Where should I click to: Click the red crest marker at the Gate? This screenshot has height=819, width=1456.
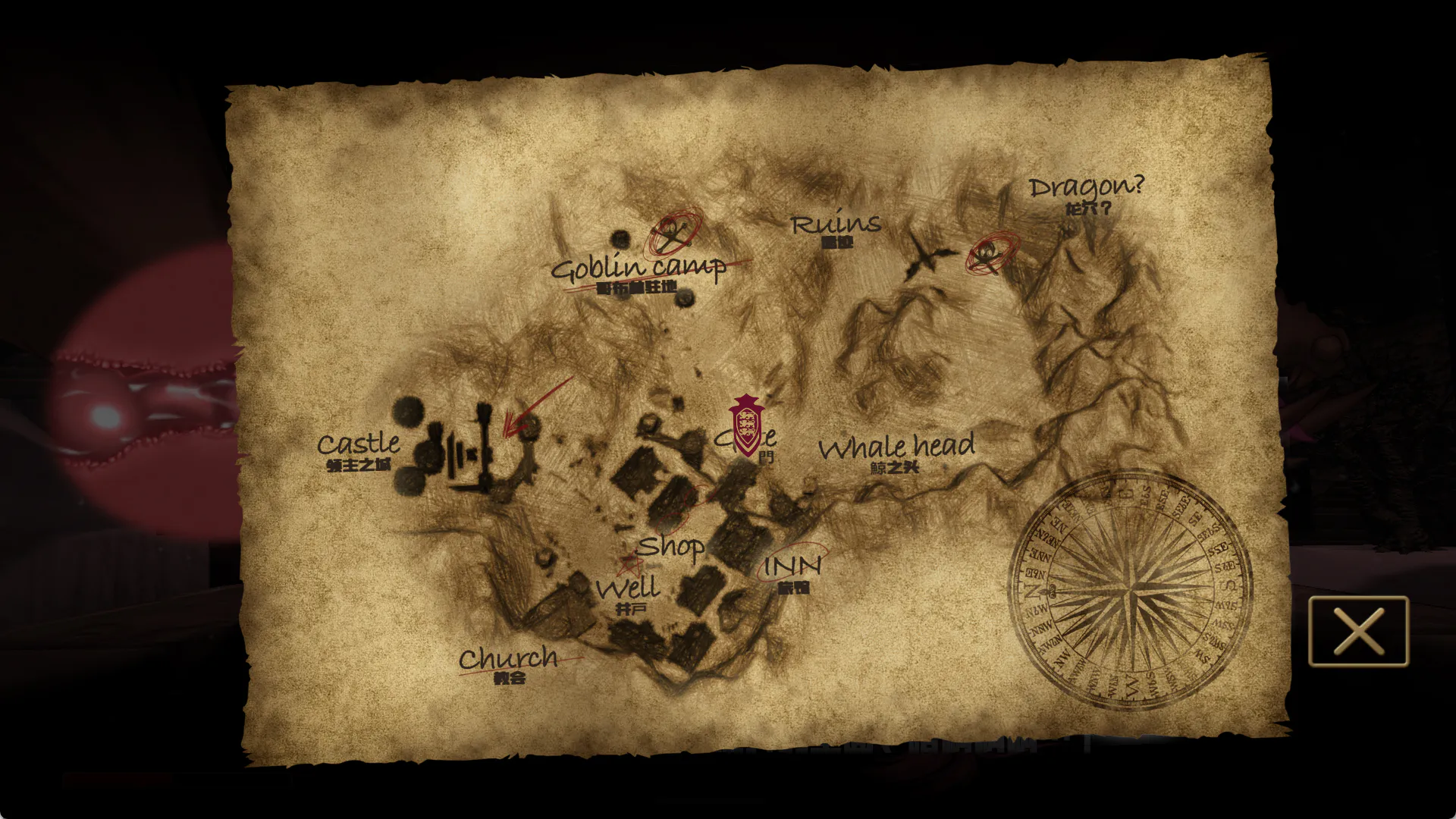point(746,425)
